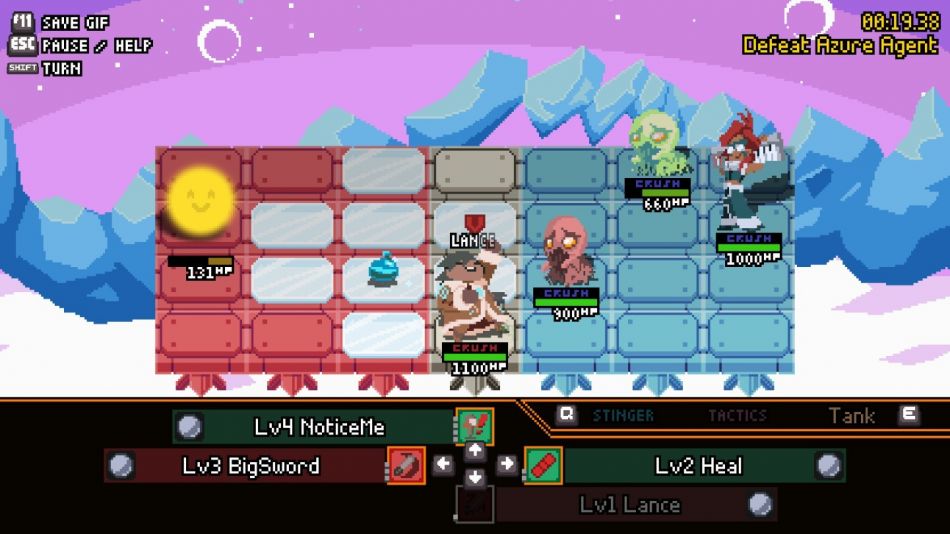
Task: Click the left arrow on skill selector
Action: click(x=444, y=464)
